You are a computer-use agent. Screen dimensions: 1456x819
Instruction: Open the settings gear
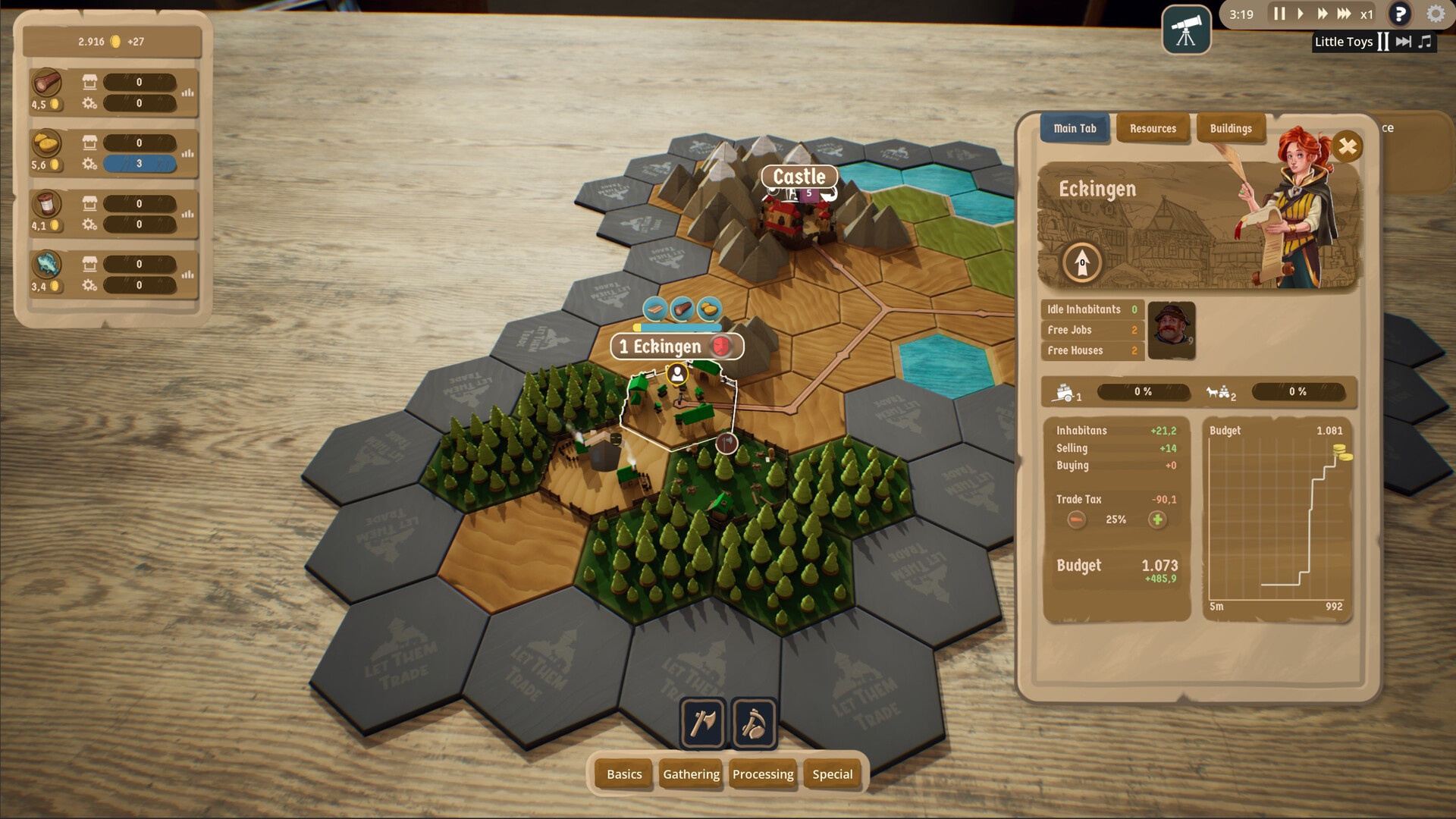pos(1436,14)
